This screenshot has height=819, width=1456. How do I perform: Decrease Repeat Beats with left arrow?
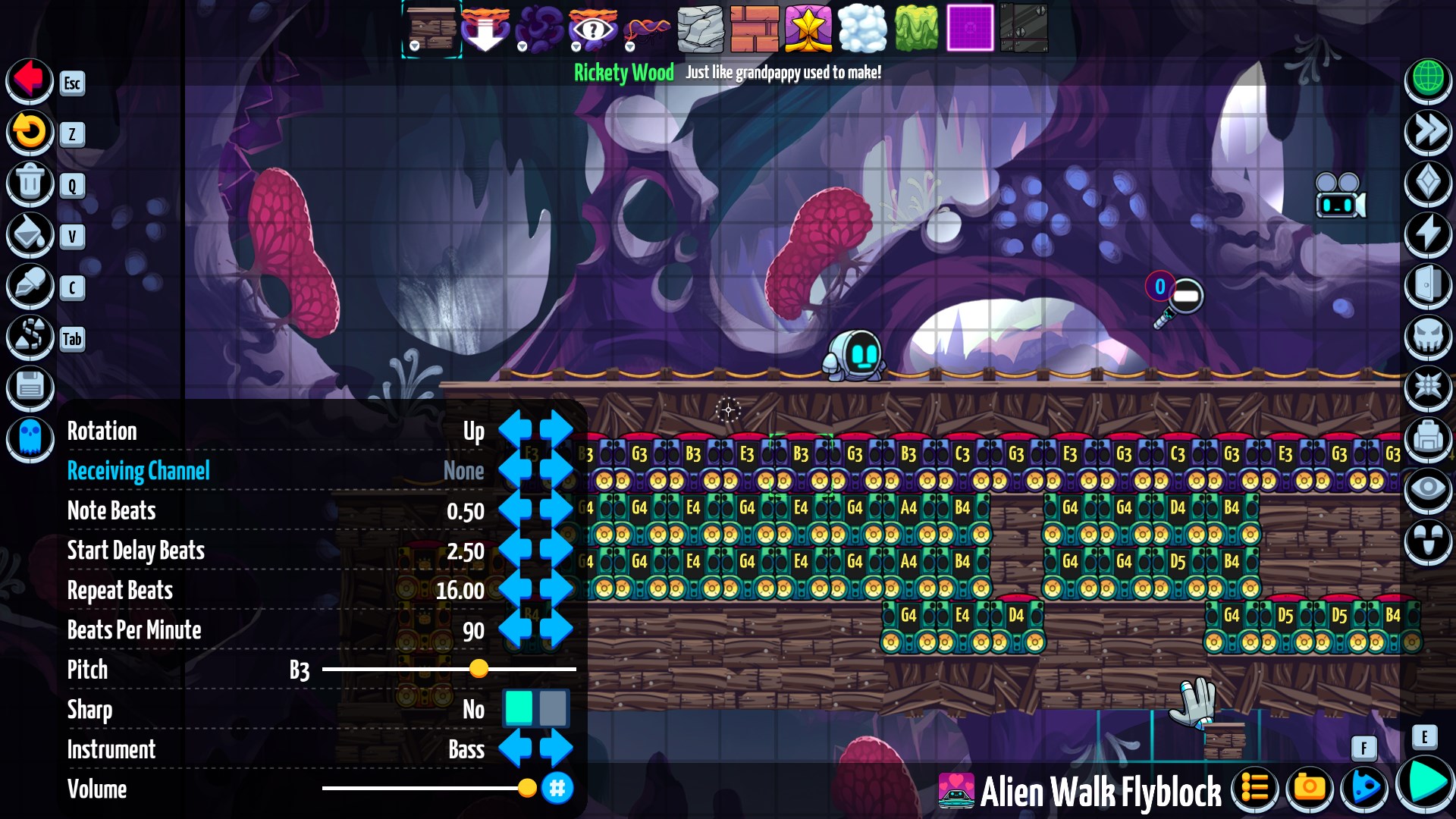[x=515, y=590]
